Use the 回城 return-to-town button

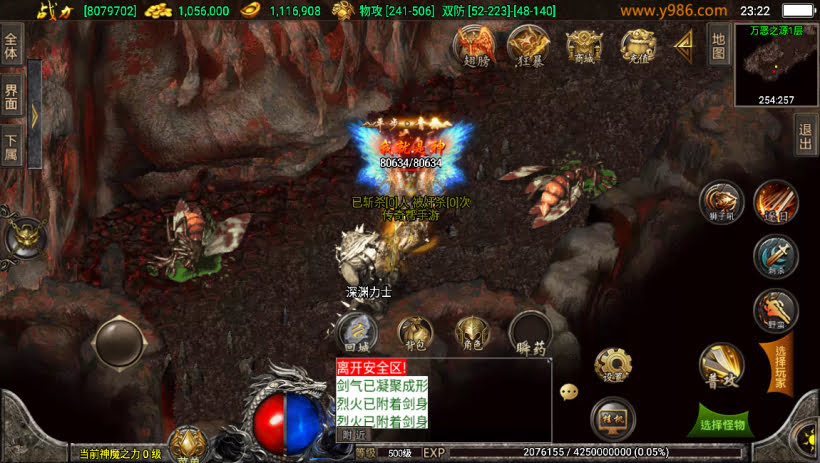click(x=355, y=331)
